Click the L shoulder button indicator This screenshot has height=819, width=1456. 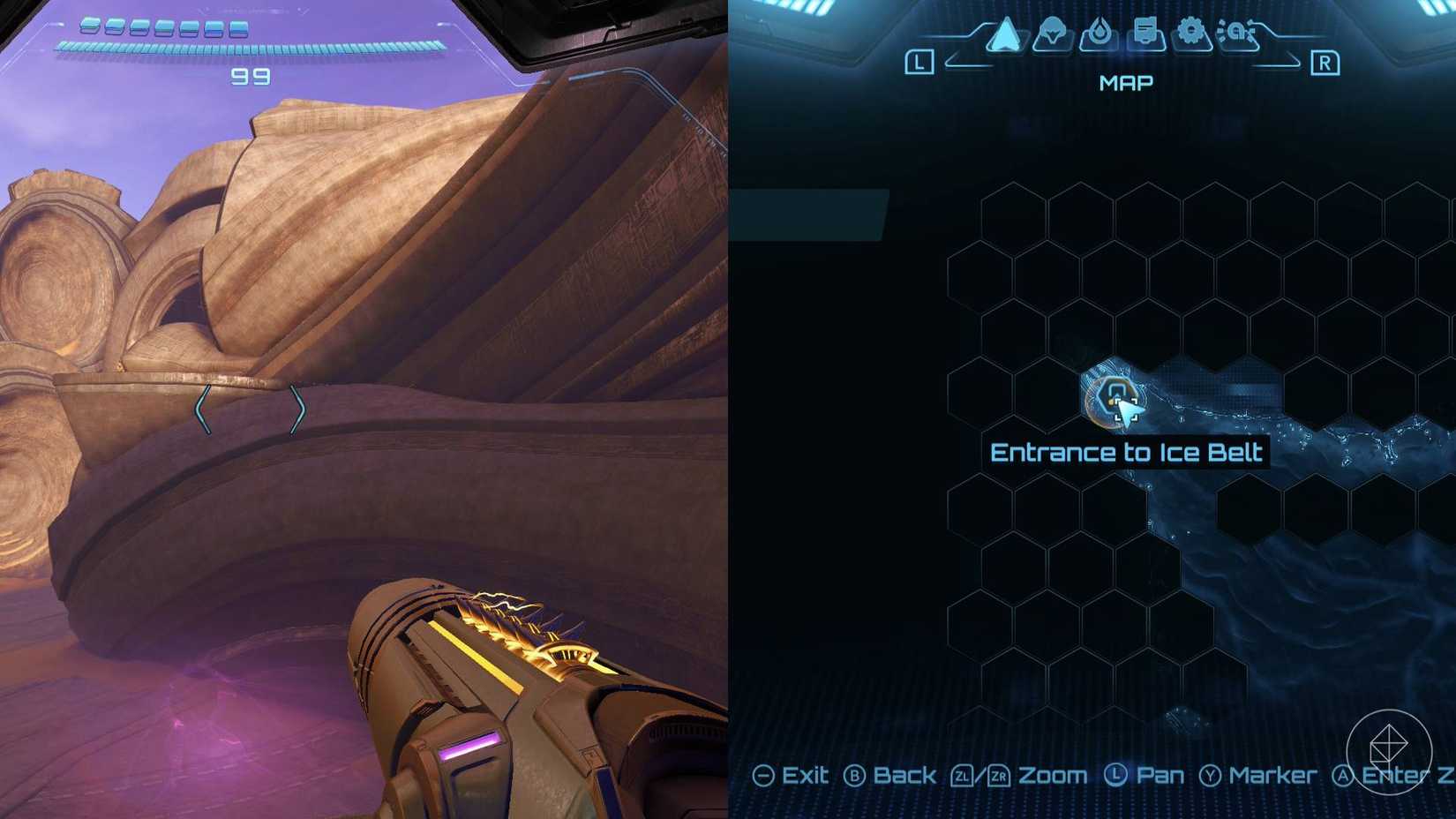(x=920, y=62)
